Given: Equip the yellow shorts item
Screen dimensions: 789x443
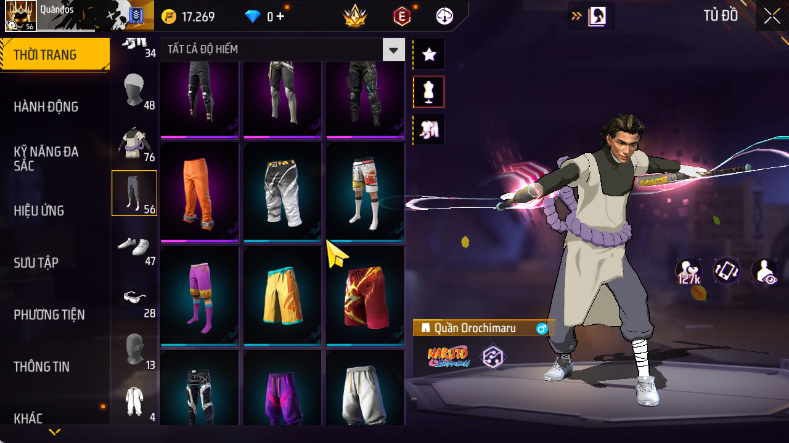Looking at the screenshot, I should coord(282,294).
